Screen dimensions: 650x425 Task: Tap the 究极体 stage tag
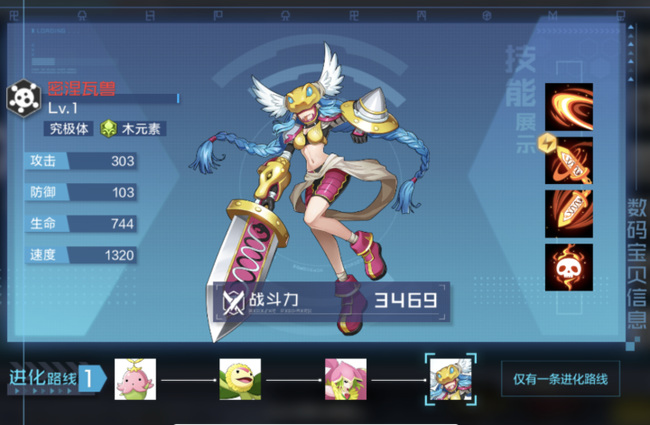69,128
